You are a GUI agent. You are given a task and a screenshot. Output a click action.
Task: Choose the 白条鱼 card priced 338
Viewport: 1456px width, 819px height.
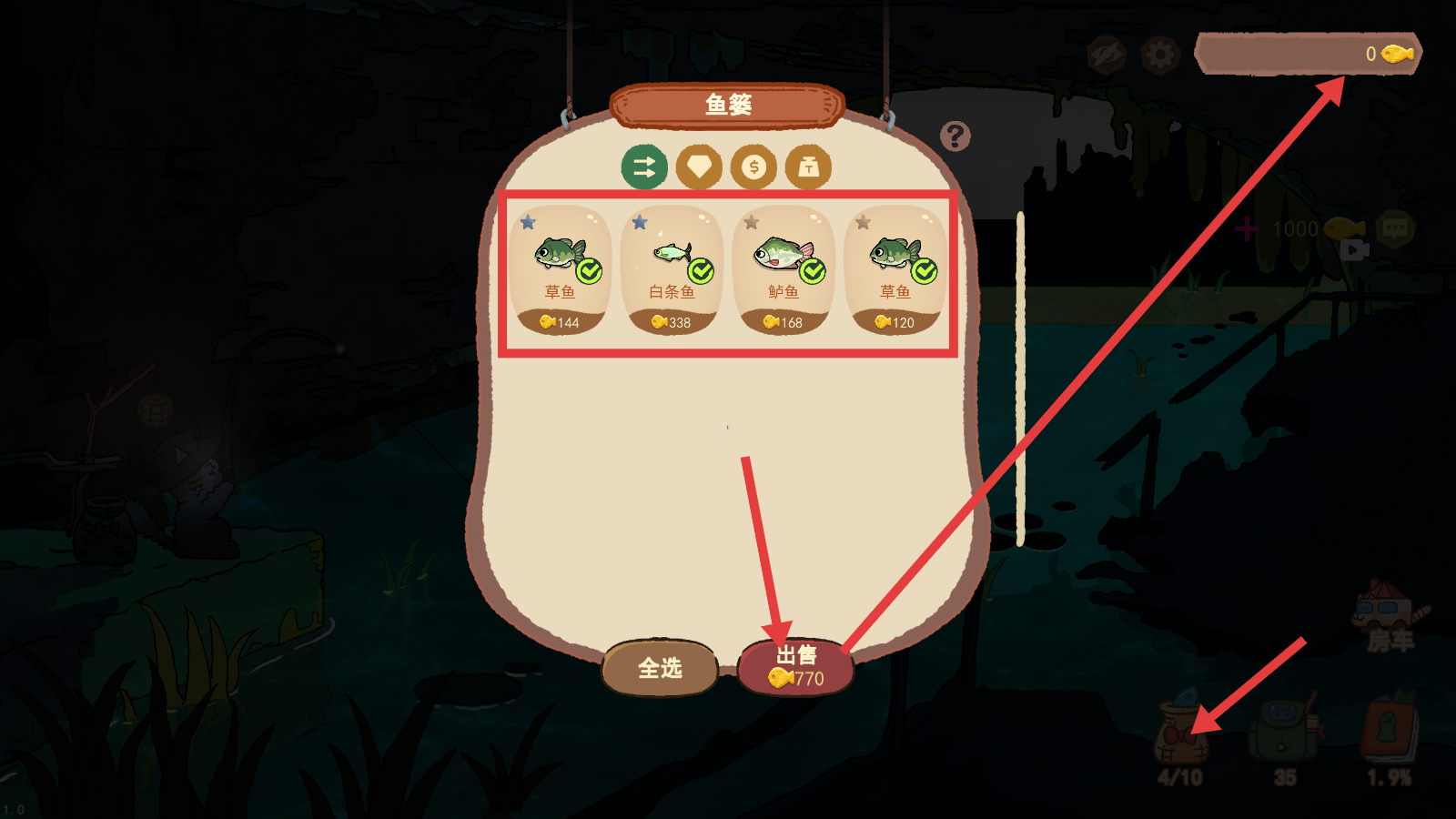pyautogui.click(x=672, y=270)
